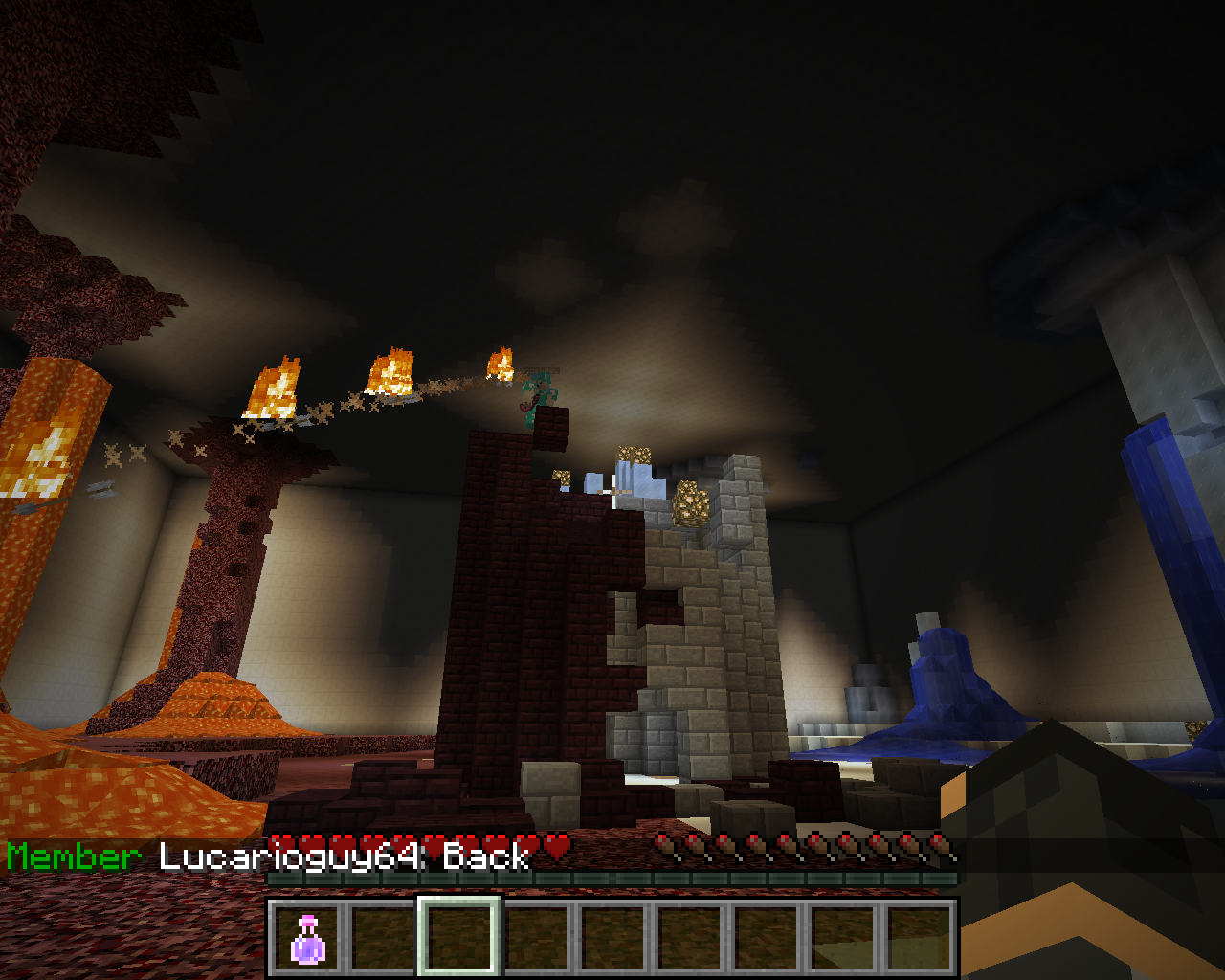The height and width of the screenshot is (980, 1225).
Task: Click the highlighted empty hotbar slot
Action: tap(459, 938)
